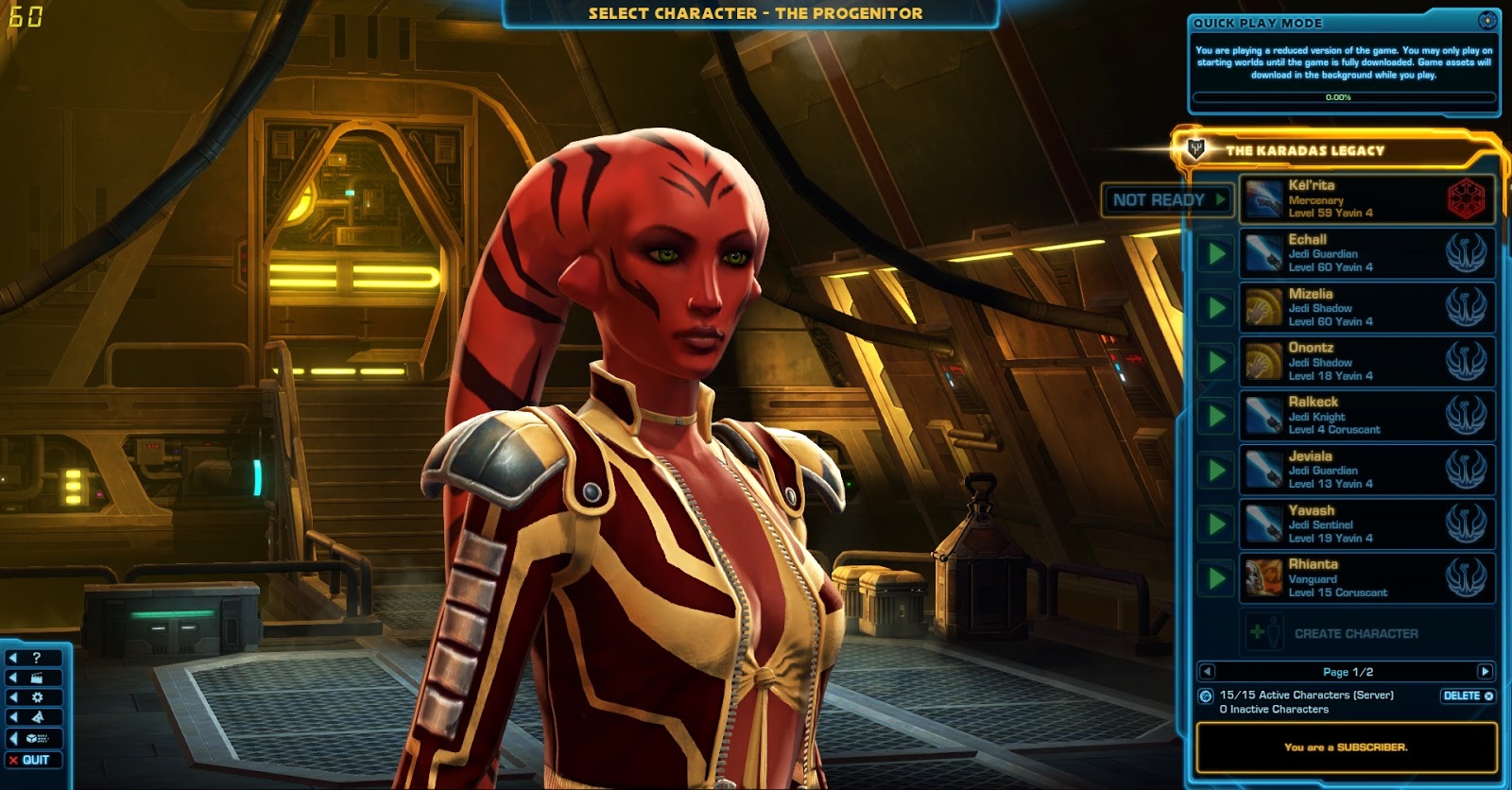Image resolution: width=1512 pixels, height=790 pixels.
Task: Expand the help menu sidebar arrow
Action: click(x=13, y=658)
